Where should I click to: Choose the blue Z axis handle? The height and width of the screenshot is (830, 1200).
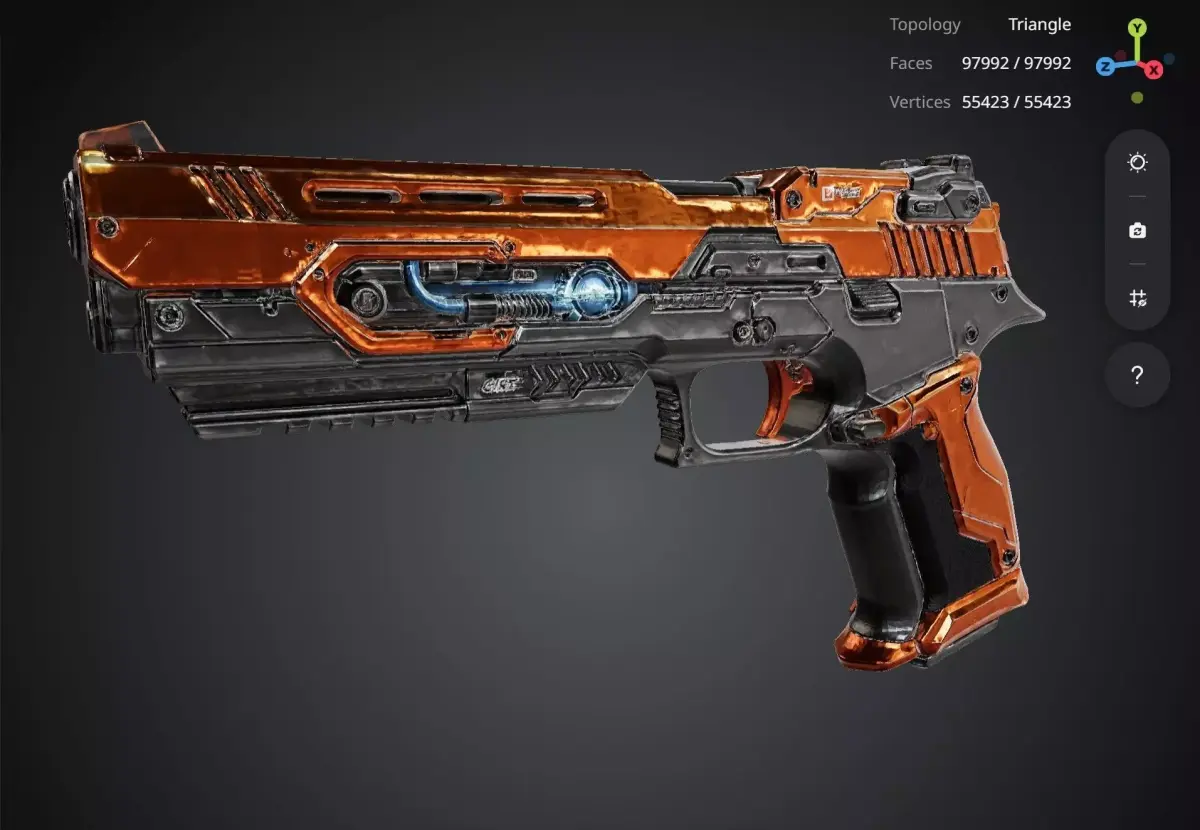pos(1105,67)
